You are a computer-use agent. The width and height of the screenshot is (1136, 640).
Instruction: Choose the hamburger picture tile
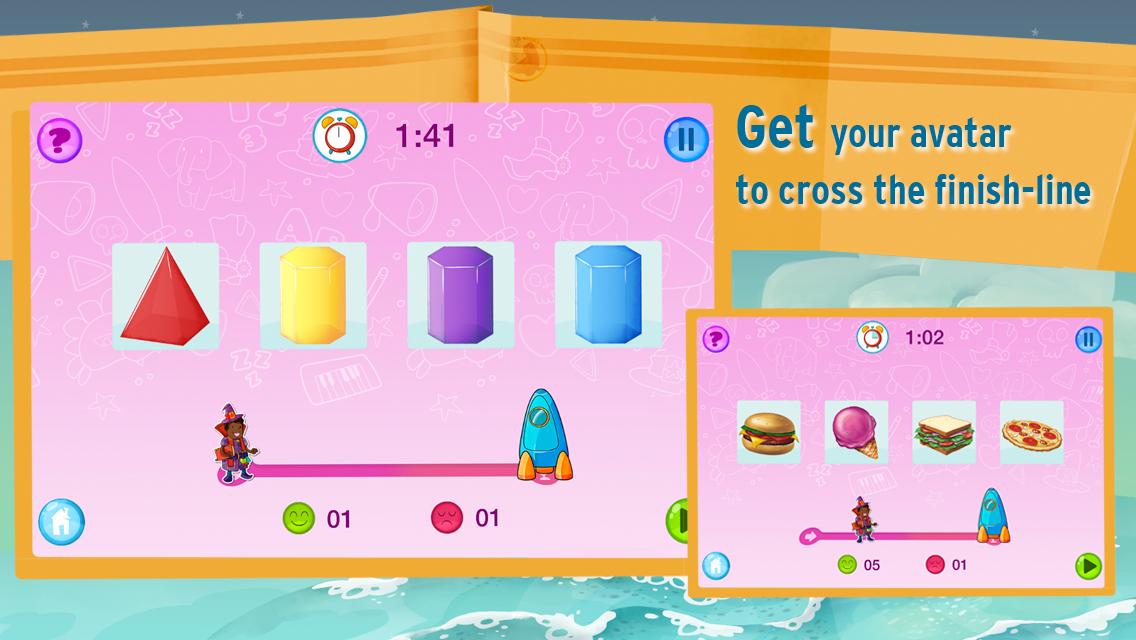[768, 432]
